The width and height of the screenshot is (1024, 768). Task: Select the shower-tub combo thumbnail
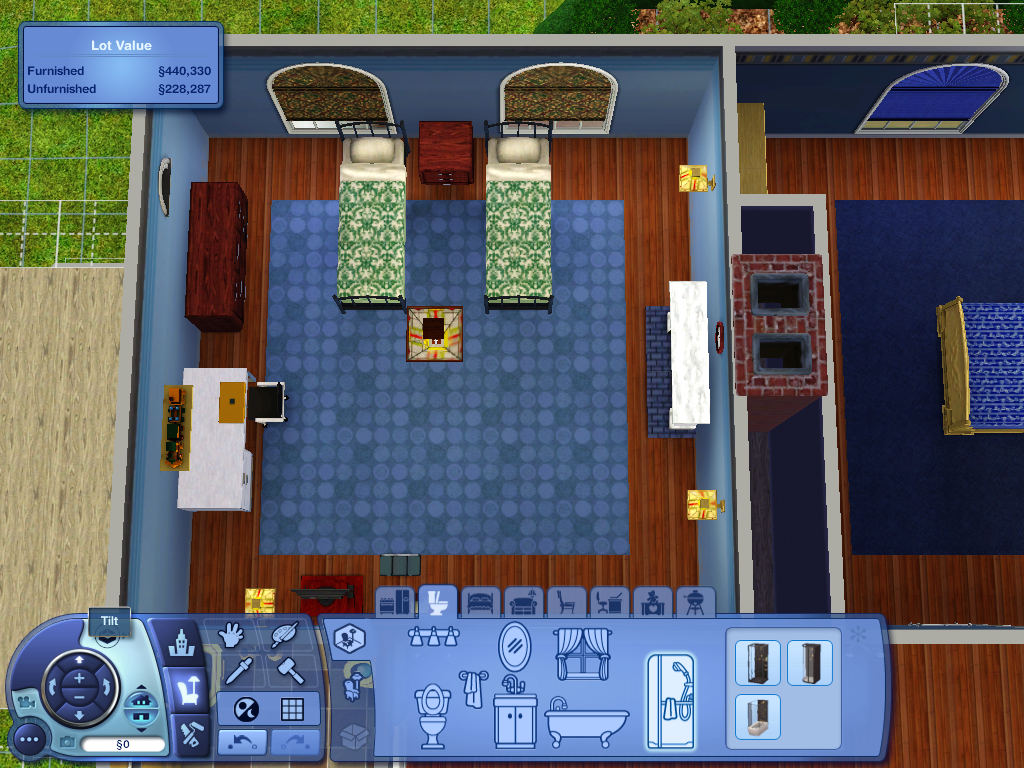tap(755, 716)
